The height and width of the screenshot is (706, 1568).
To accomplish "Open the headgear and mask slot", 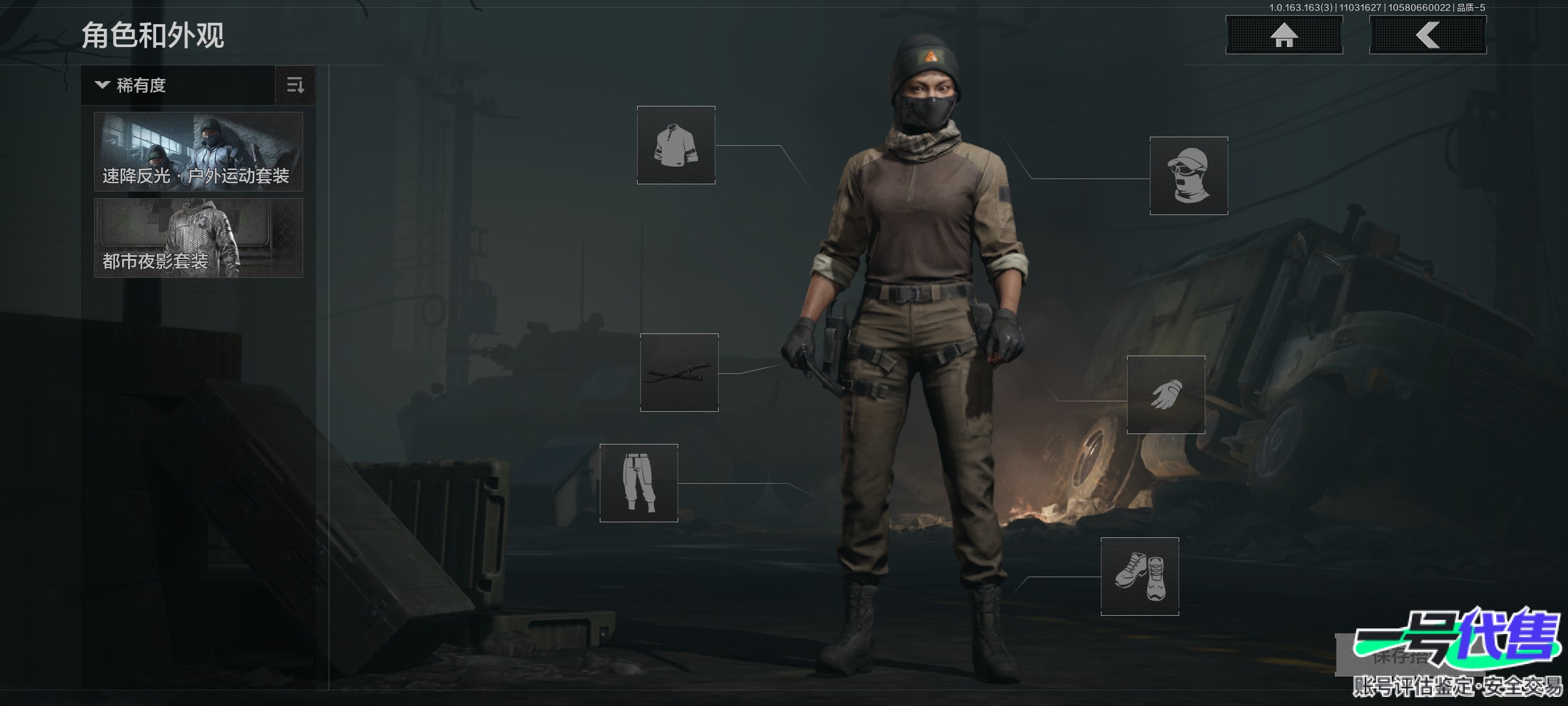I will pos(1188,176).
